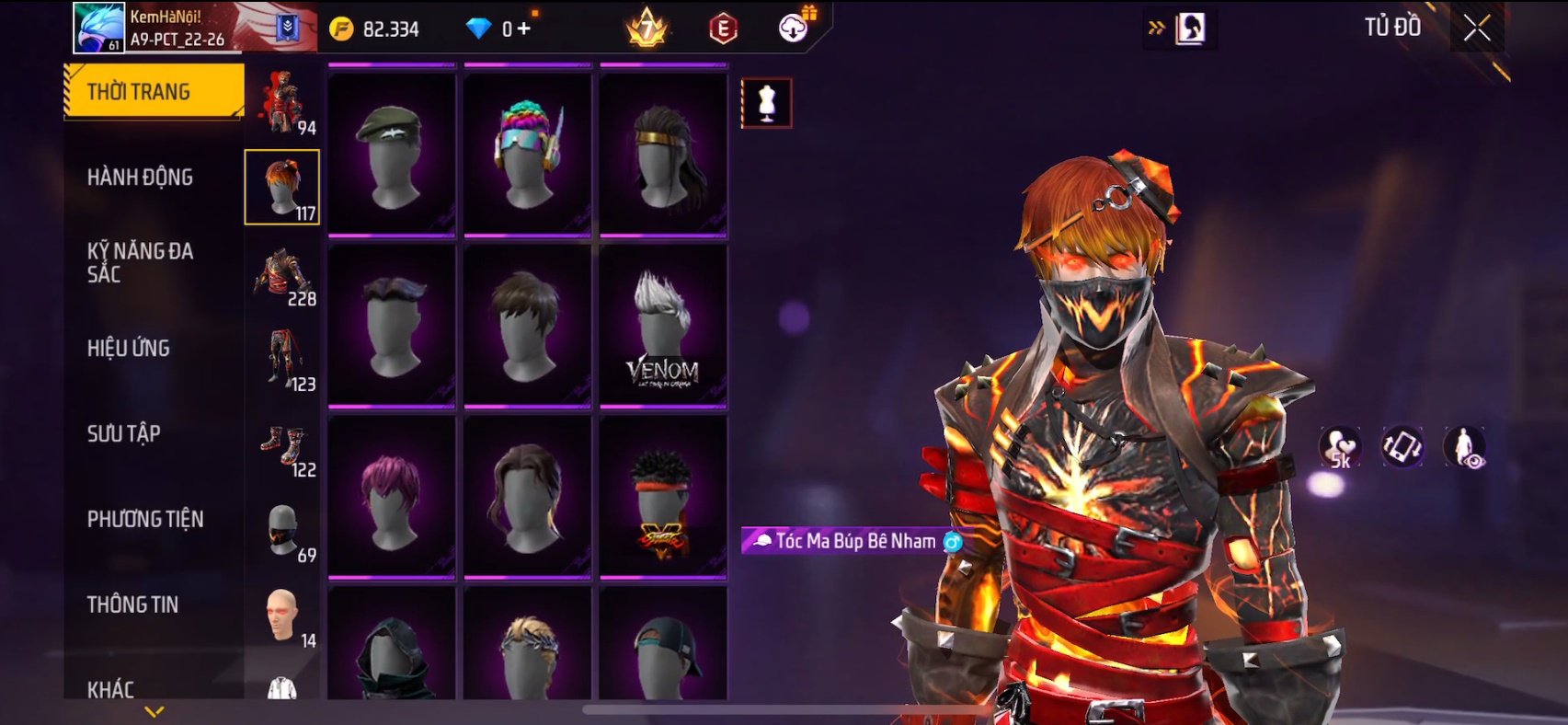Select the green beret hair item
This screenshot has width=1568, height=725.
coord(392,155)
